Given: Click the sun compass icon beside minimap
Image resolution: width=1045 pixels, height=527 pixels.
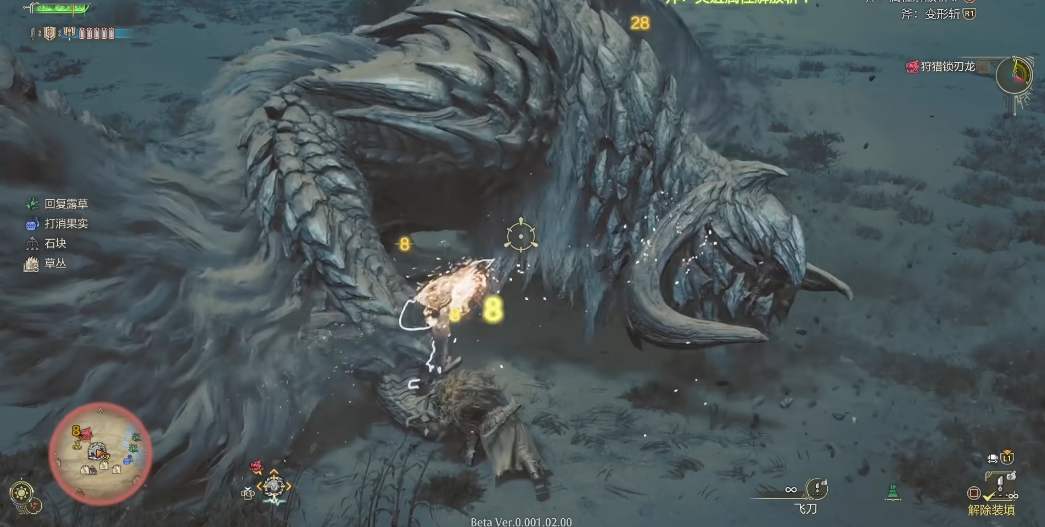Looking at the screenshot, I should point(21,492).
